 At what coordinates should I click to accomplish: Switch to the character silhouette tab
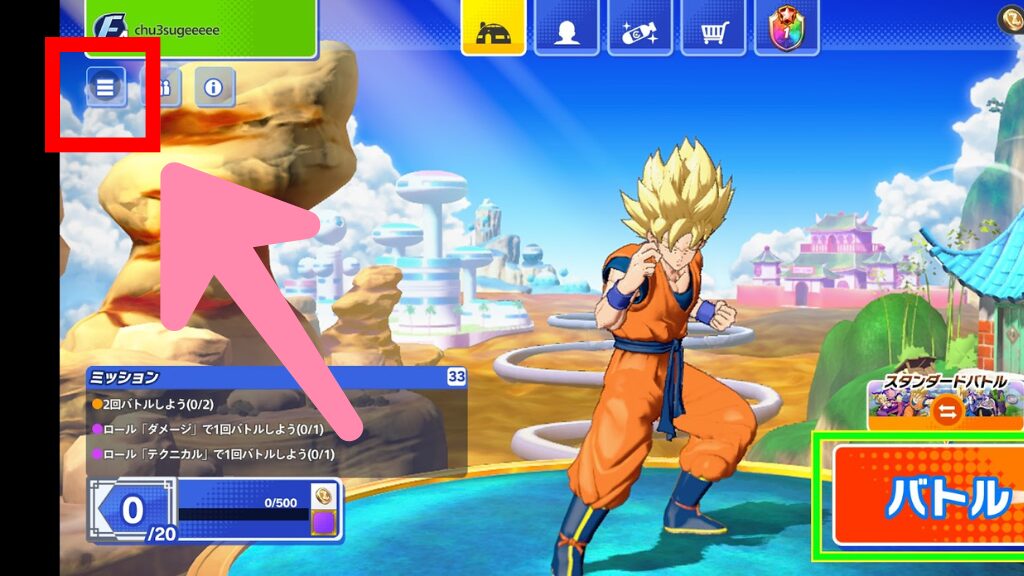[566, 28]
